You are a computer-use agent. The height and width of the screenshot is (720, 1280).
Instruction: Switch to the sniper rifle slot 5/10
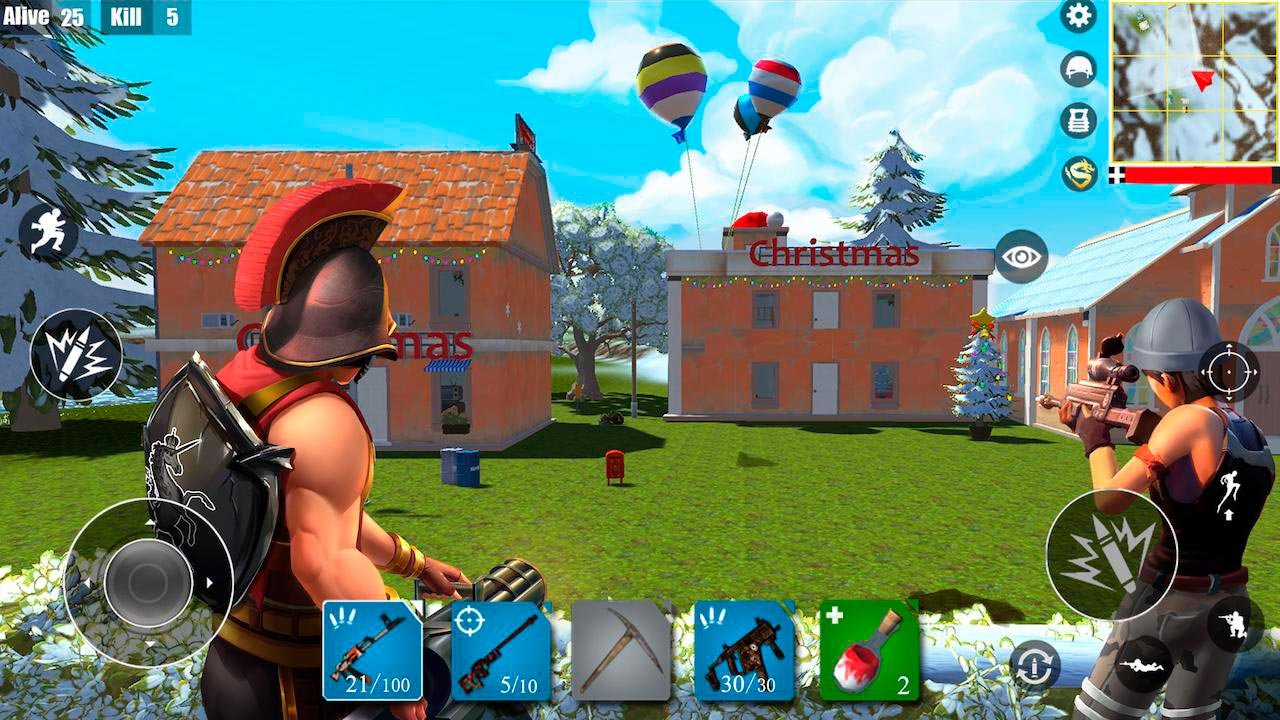click(500, 650)
